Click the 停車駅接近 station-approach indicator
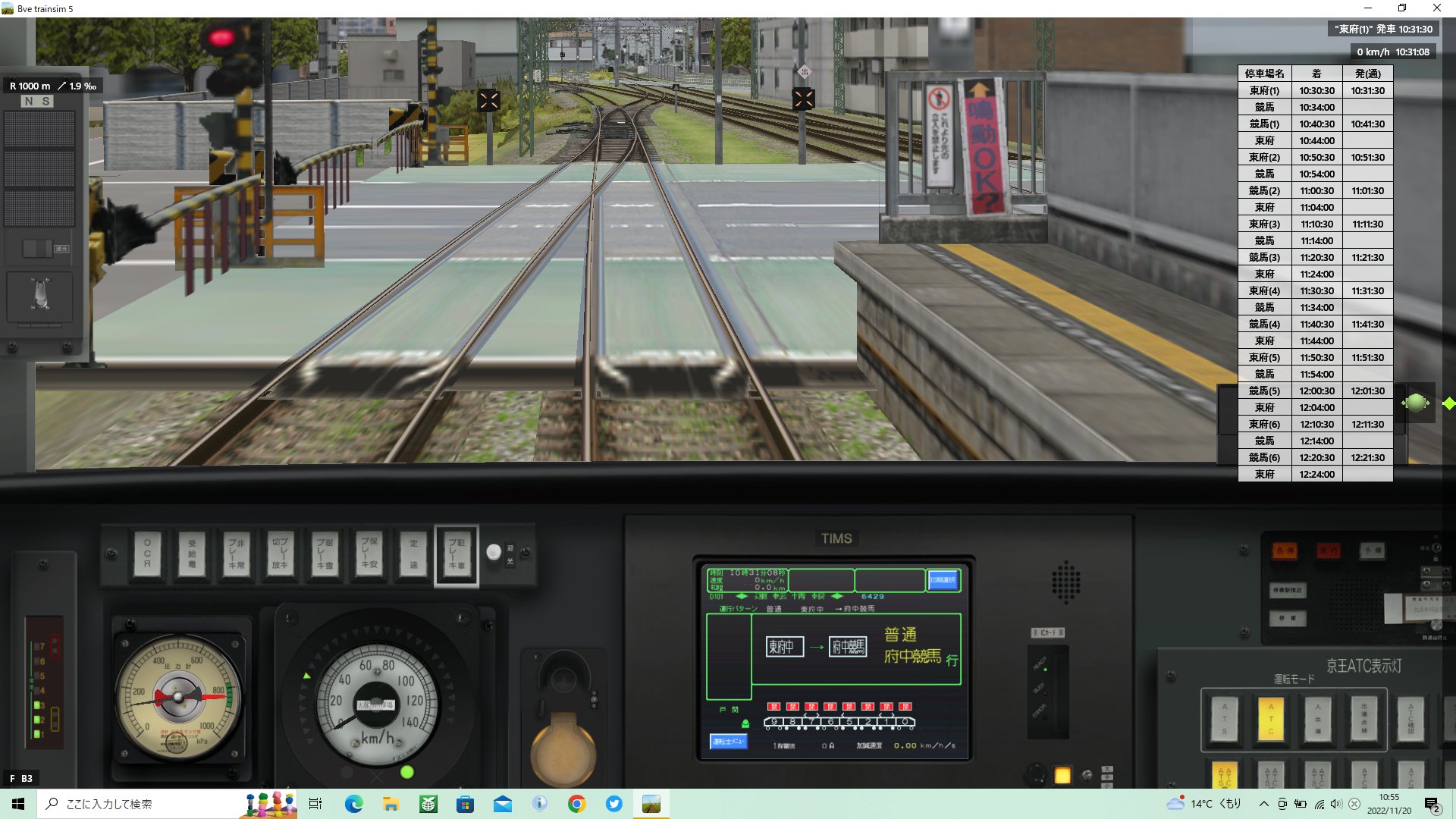This screenshot has height=819, width=1456. 1288,591
